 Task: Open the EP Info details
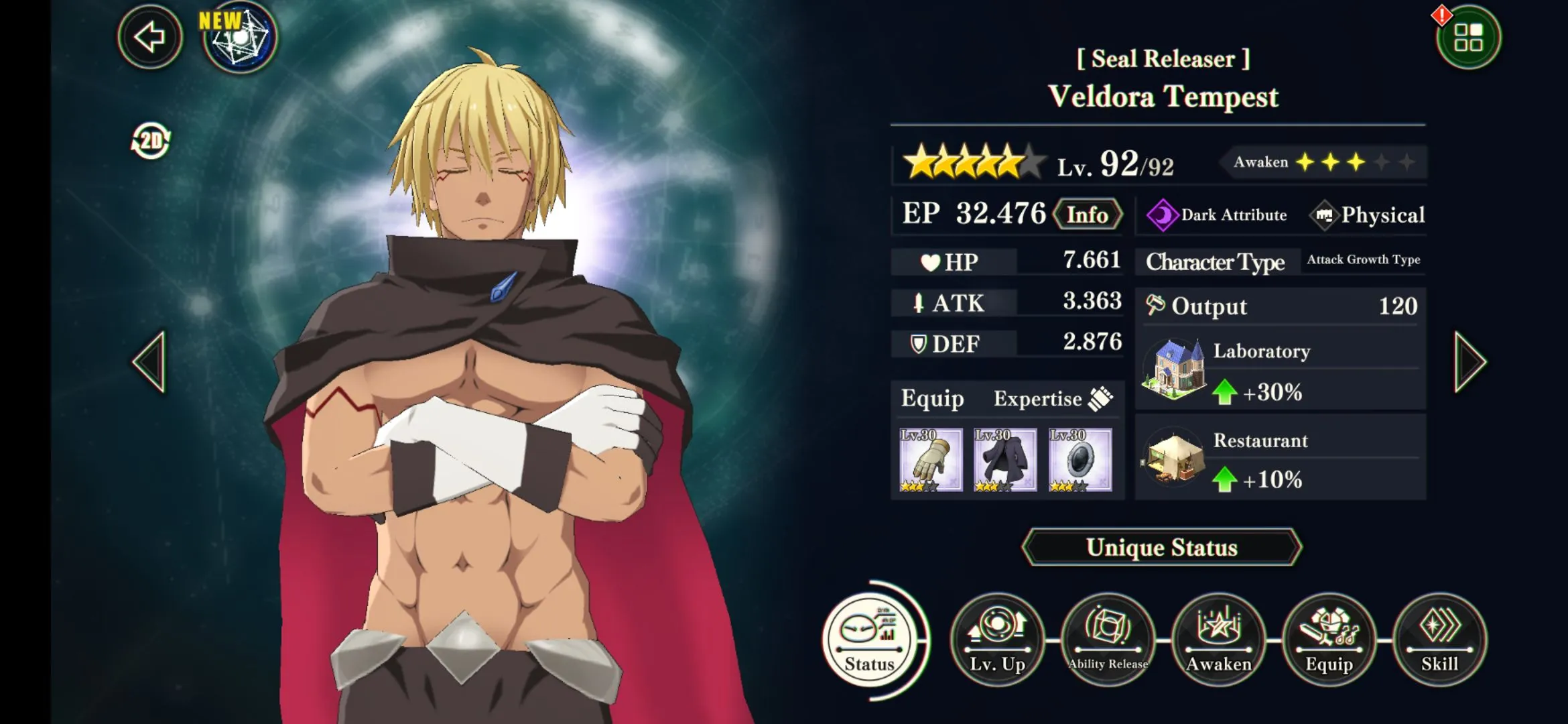[1087, 215]
